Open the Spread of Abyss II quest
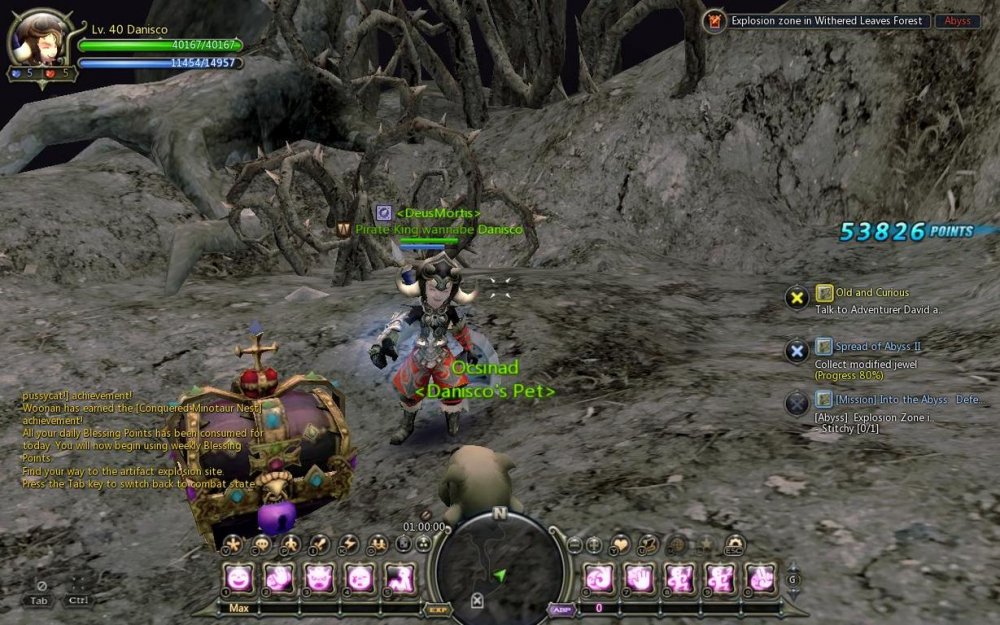Viewport: 1000px width, 625px height. (x=863, y=346)
